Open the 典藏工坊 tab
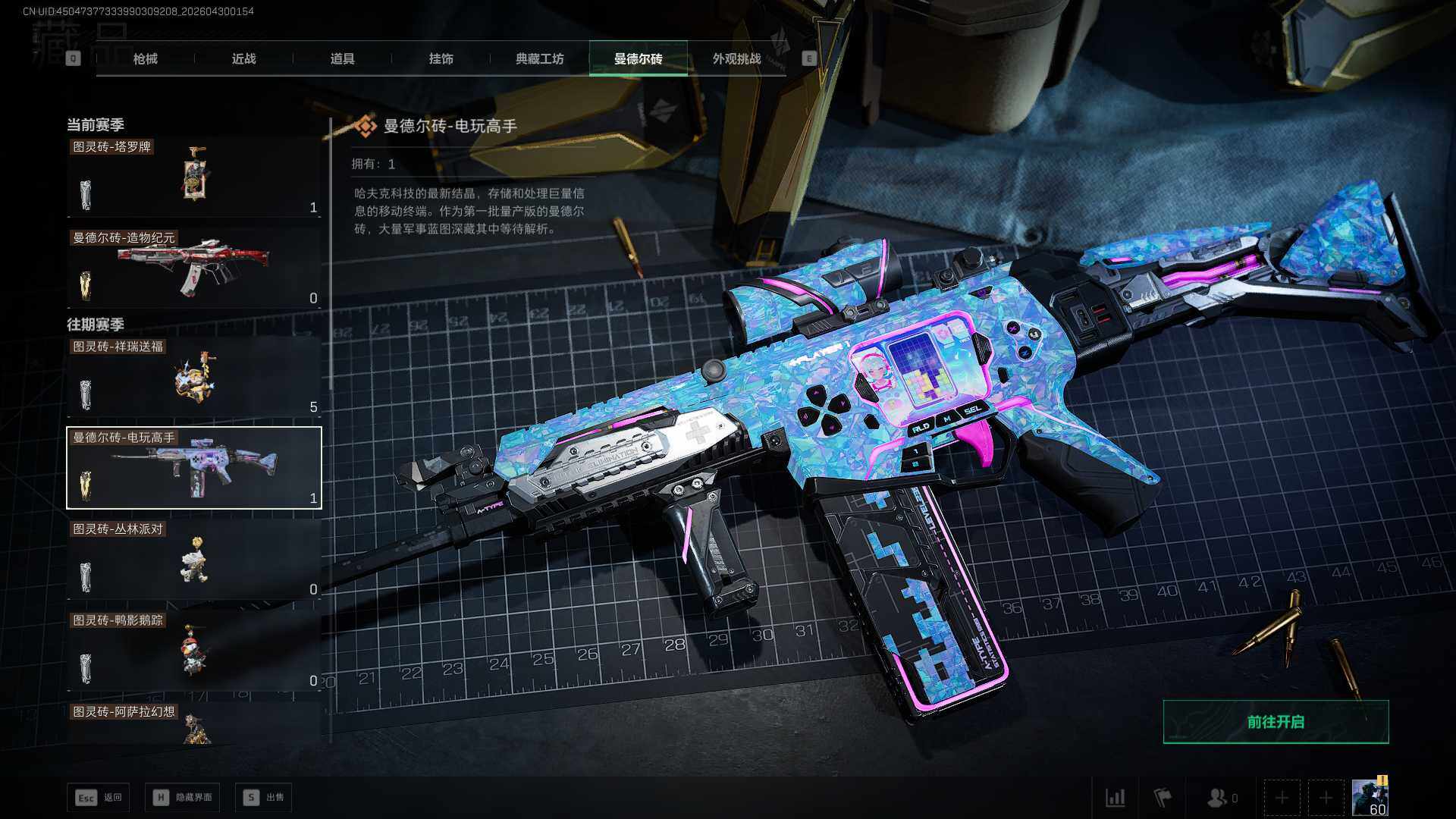The width and height of the screenshot is (1456, 819). click(x=539, y=58)
